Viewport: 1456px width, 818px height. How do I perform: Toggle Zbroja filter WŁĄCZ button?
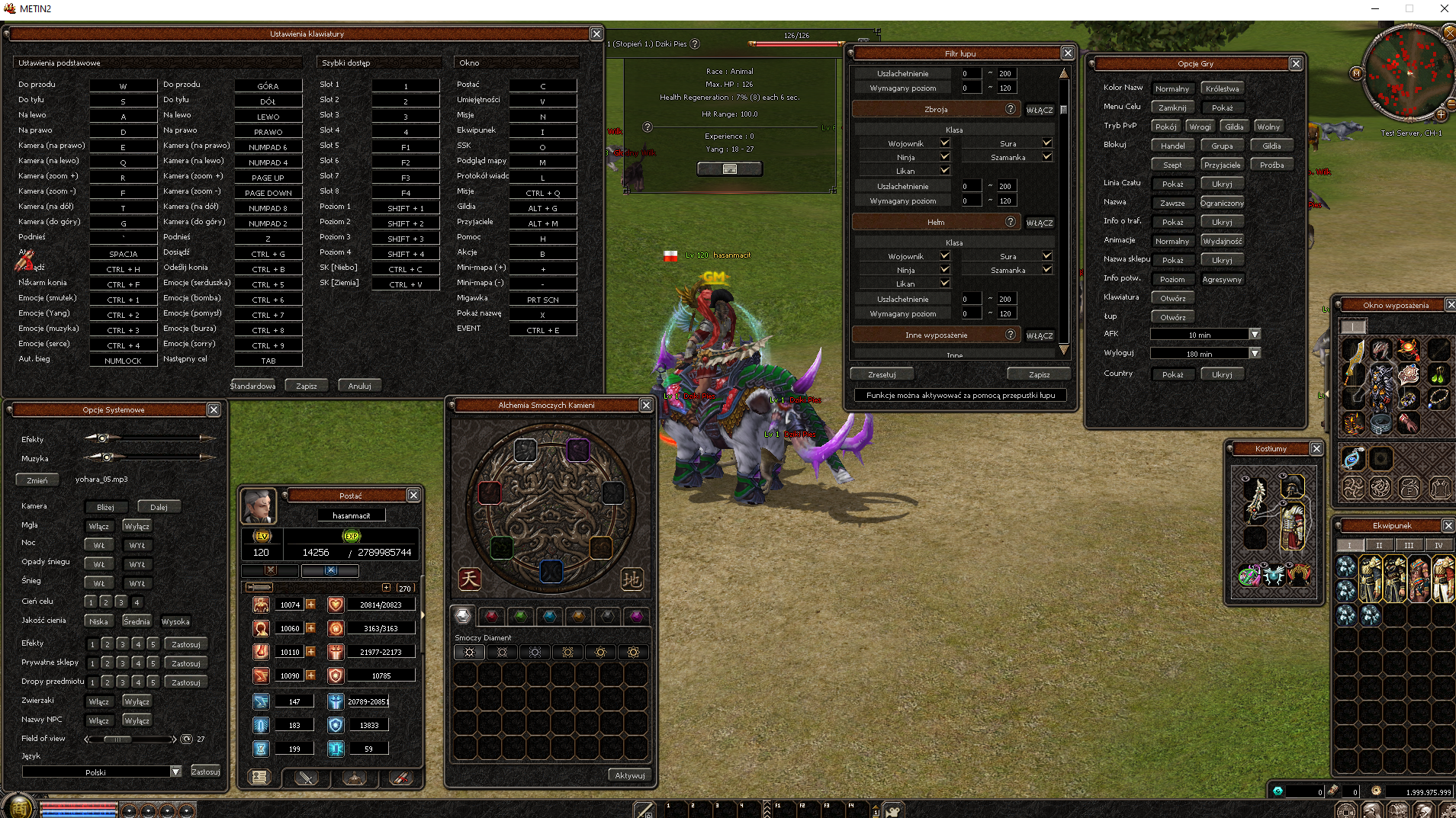pyautogui.click(x=1039, y=110)
